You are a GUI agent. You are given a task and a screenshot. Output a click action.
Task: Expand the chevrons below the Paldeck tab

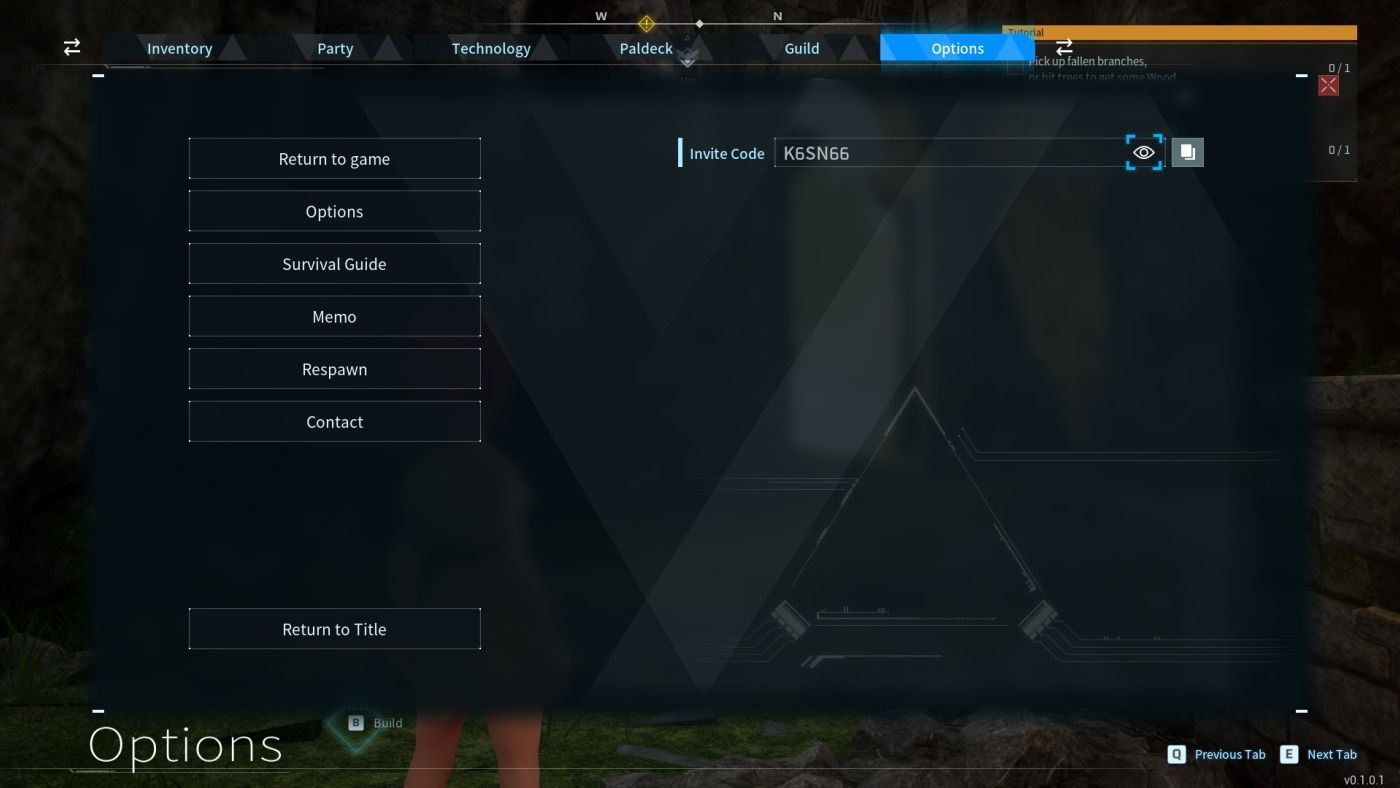687,62
